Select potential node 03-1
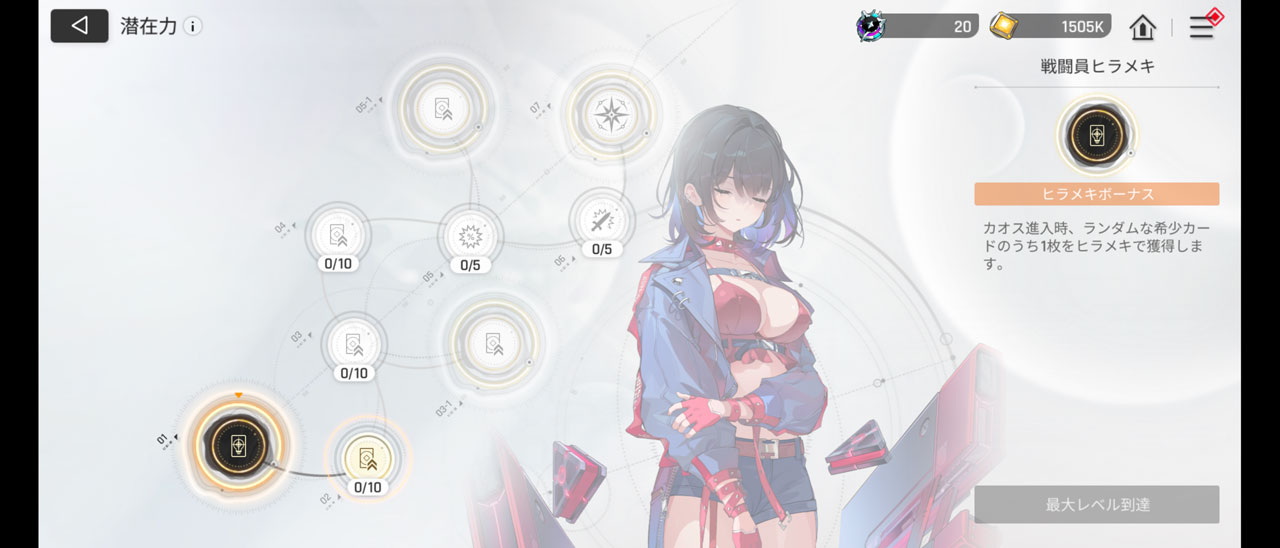 tap(491, 343)
